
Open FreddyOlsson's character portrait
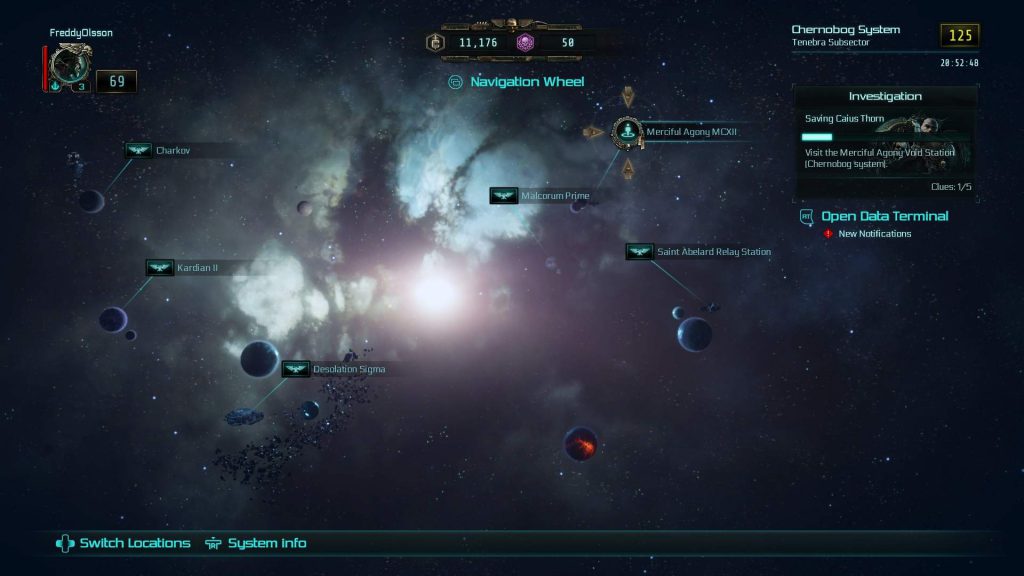pos(70,68)
